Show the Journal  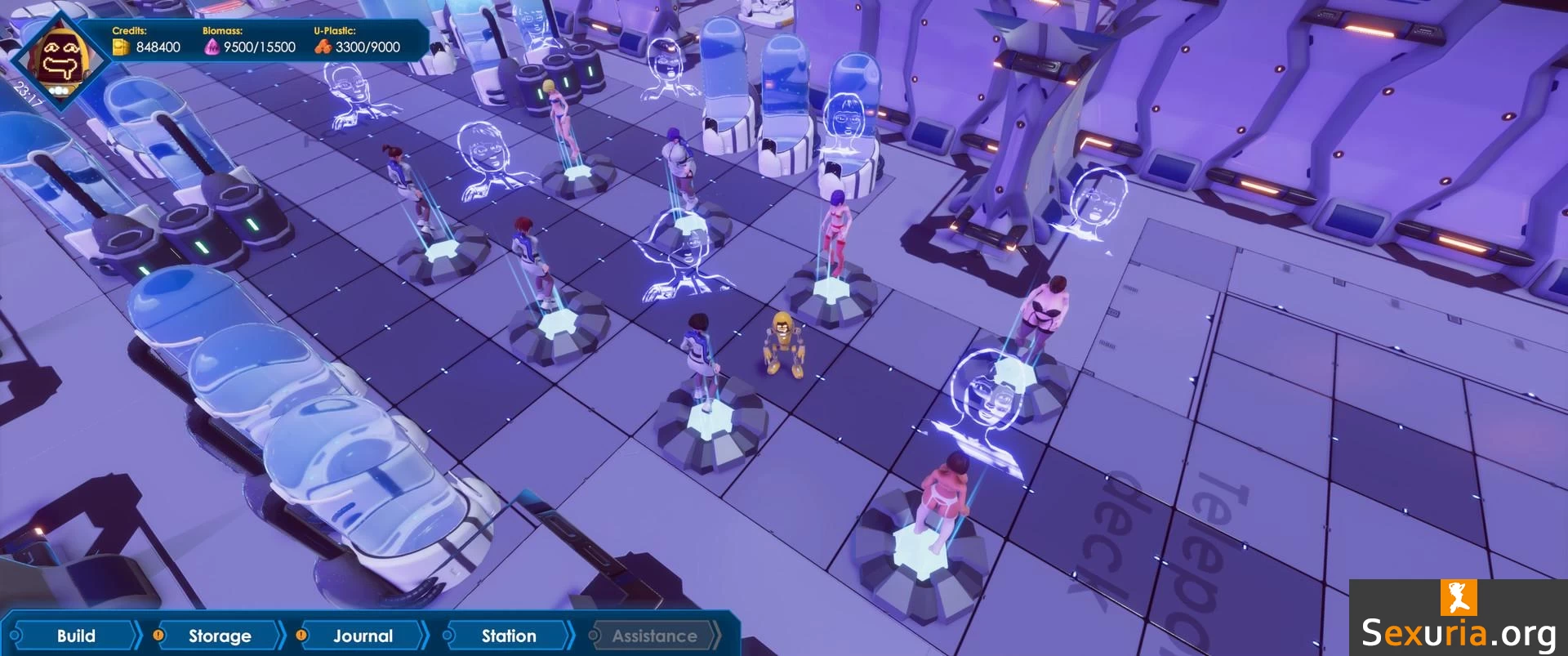pyautogui.click(x=363, y=636)
